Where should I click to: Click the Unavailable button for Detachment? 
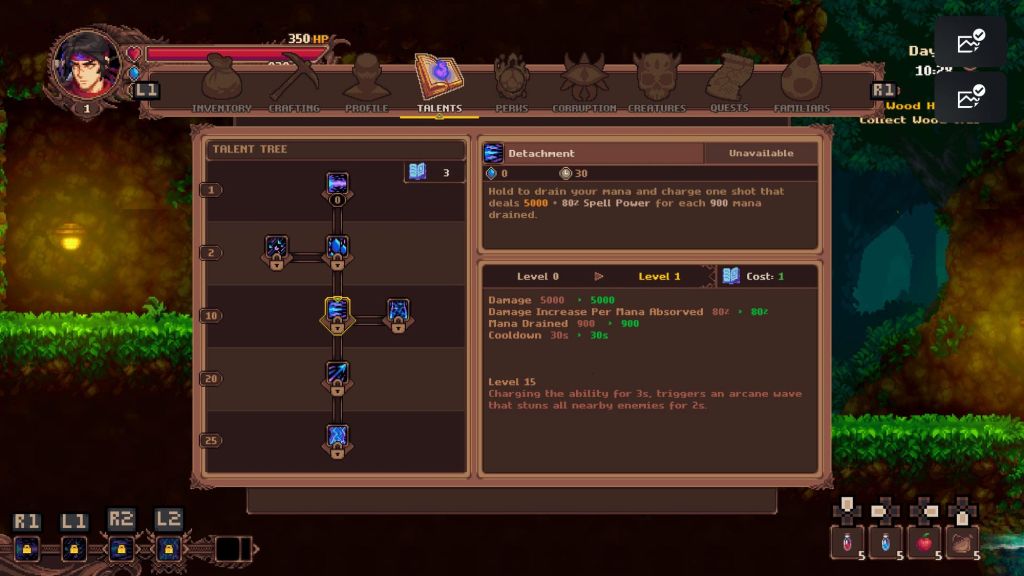(760, 153)
